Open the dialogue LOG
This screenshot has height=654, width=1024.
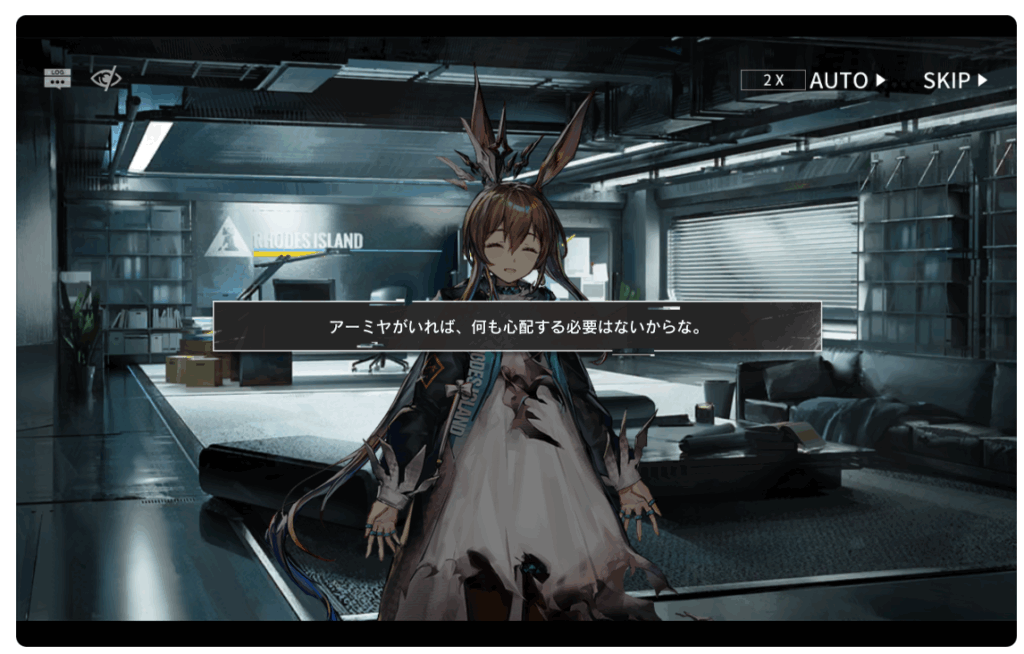(x=57, y=78)
